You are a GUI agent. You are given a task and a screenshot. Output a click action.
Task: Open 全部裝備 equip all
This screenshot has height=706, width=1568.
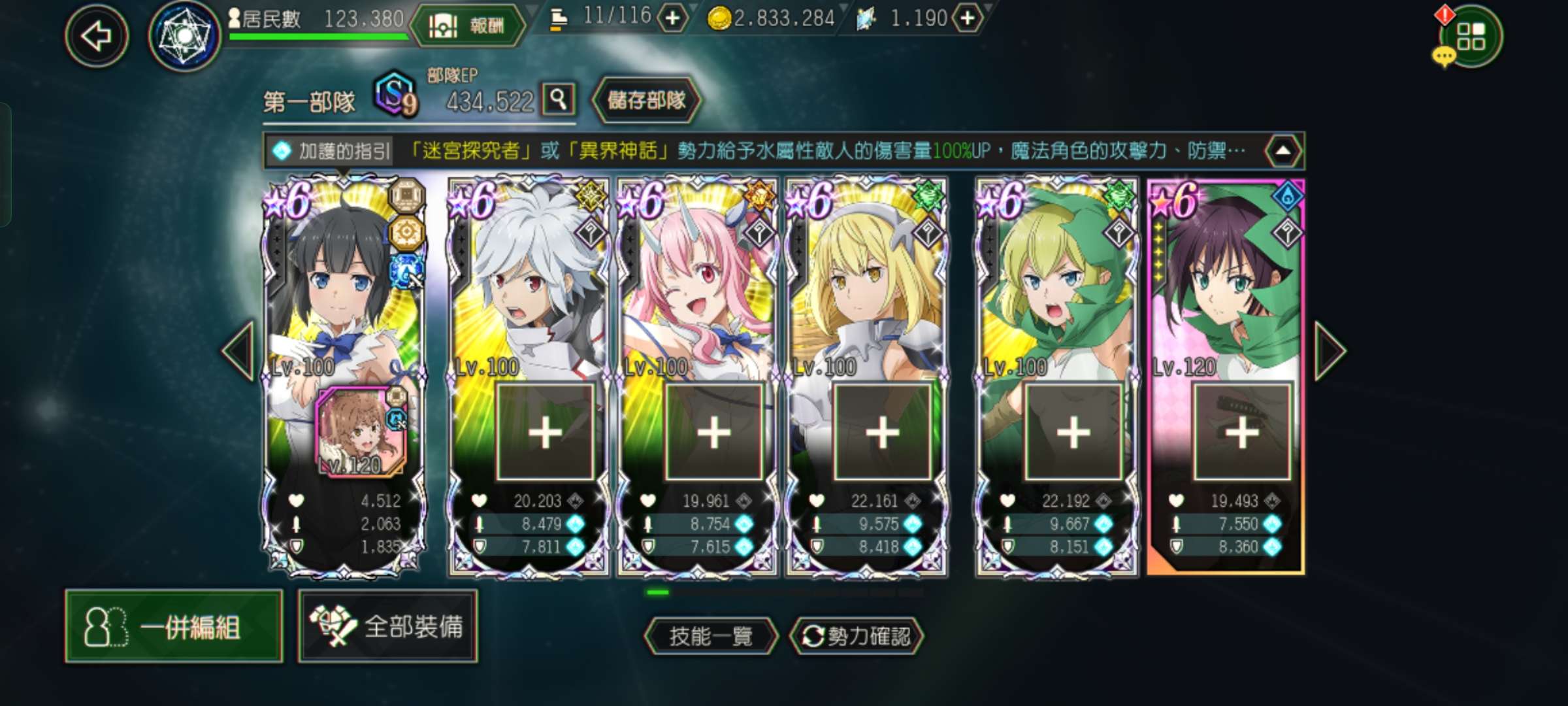point(388,626)
